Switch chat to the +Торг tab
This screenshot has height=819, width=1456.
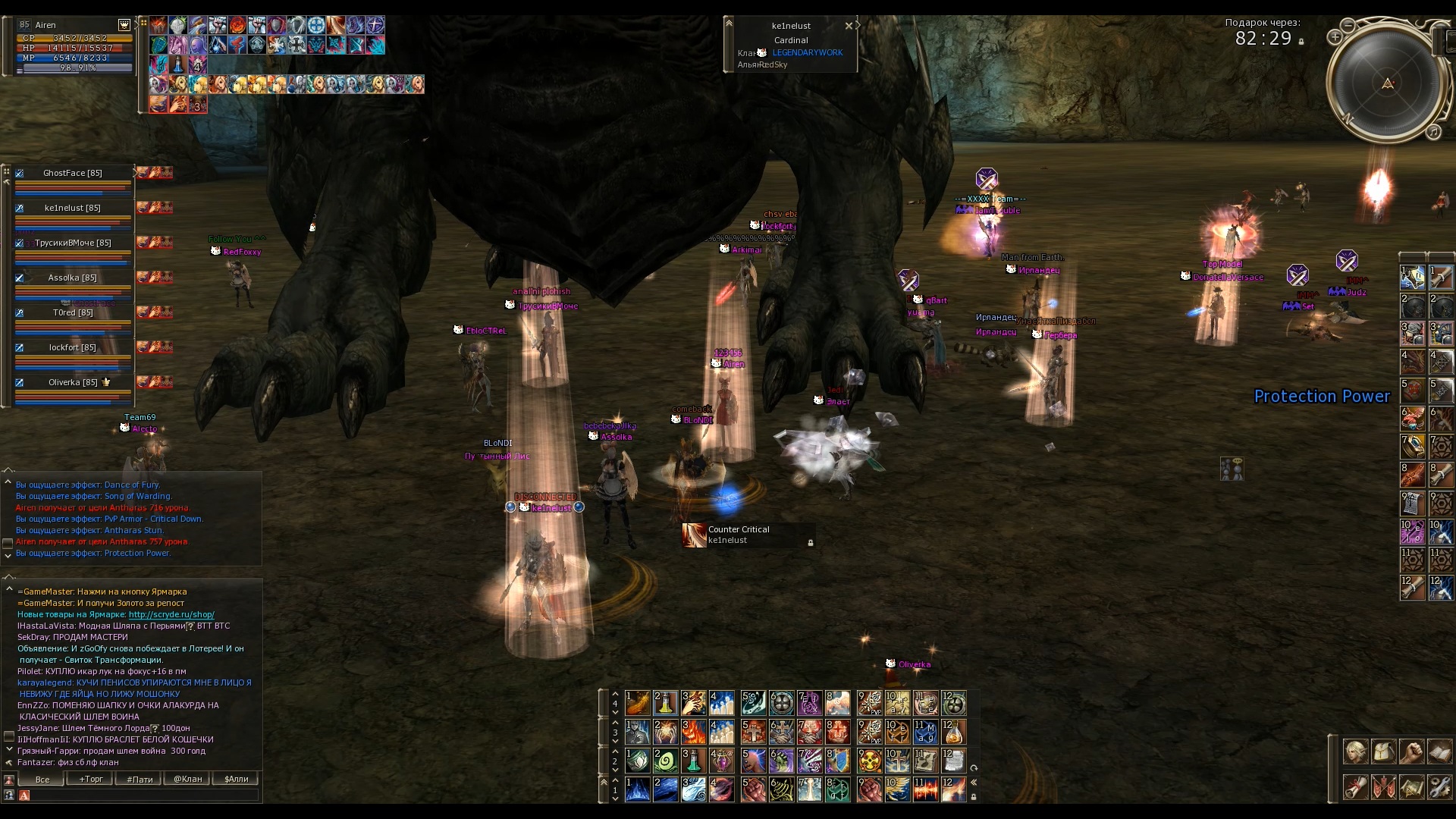pos(91,779)
